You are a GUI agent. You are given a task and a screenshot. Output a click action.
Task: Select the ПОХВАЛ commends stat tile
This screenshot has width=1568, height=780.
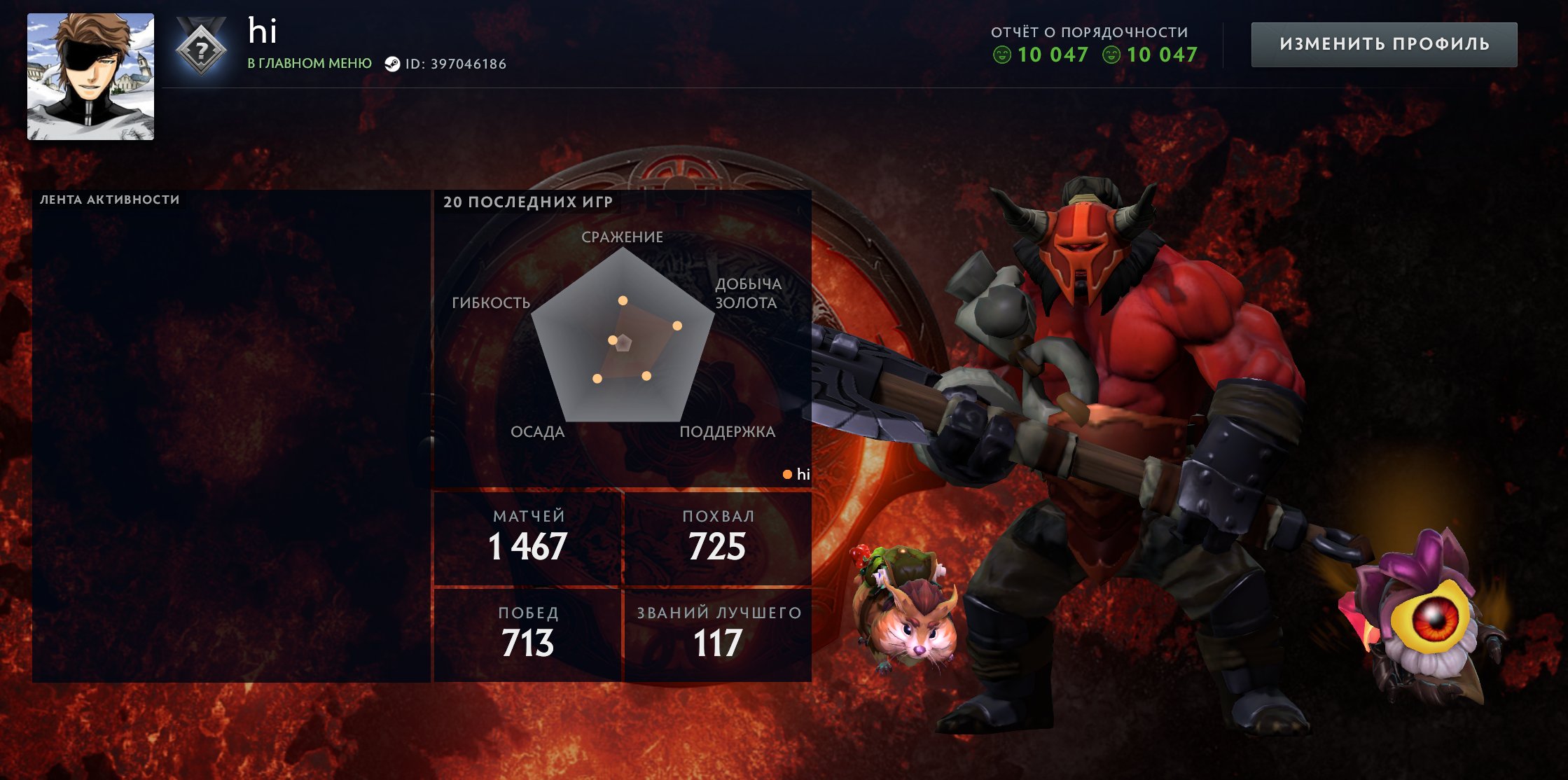click(x=718, y=538)
